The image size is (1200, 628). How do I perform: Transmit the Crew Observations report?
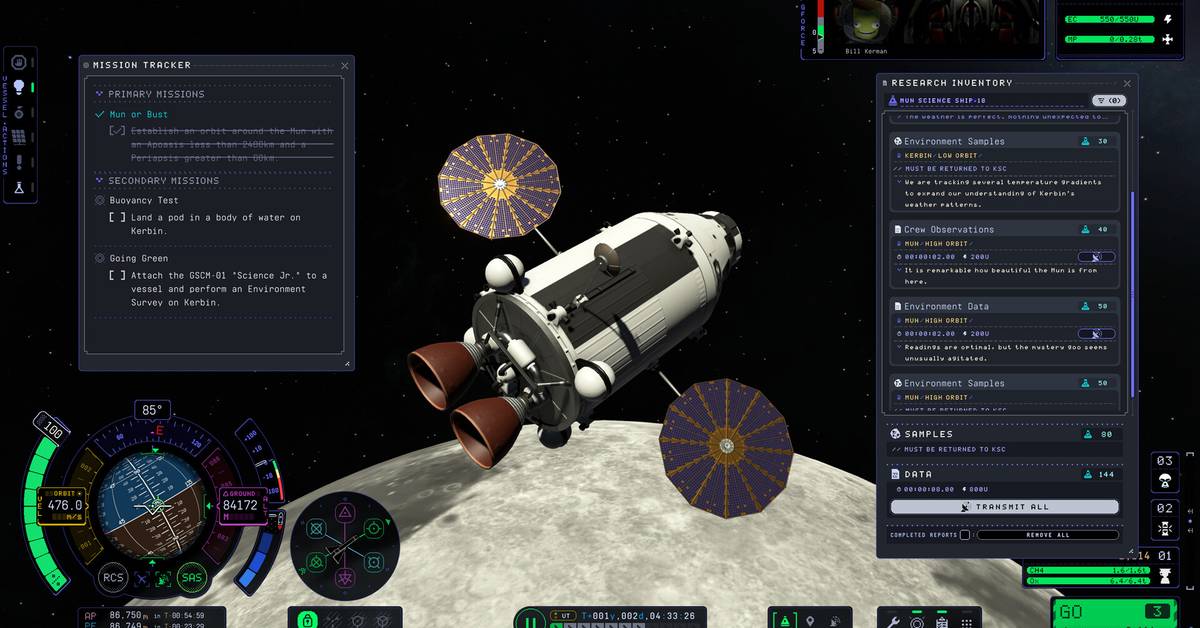[x=1096, y=257]
